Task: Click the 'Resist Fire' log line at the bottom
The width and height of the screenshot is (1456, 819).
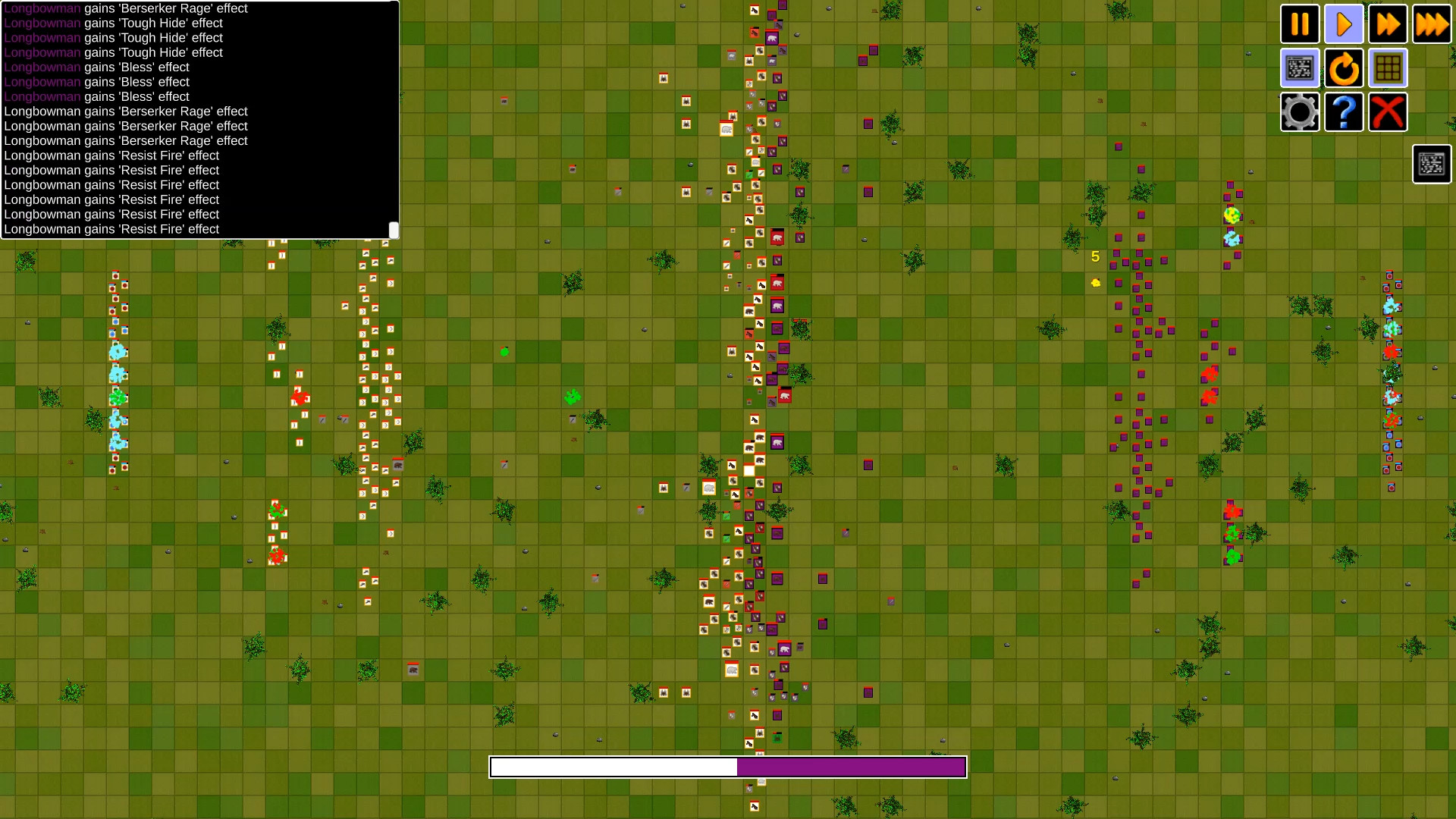Action: point(111,229)
